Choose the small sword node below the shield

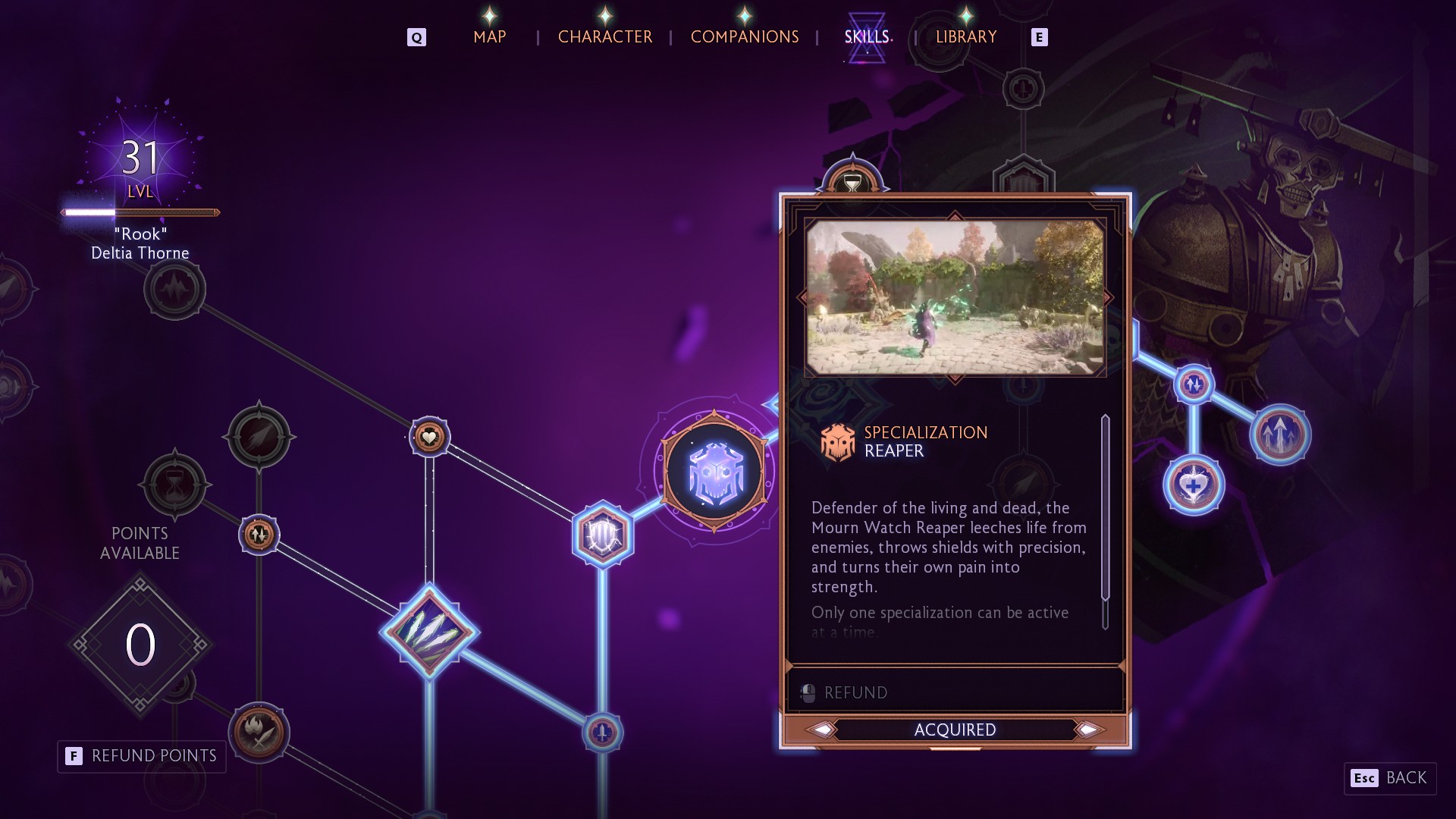click(603, 733)
